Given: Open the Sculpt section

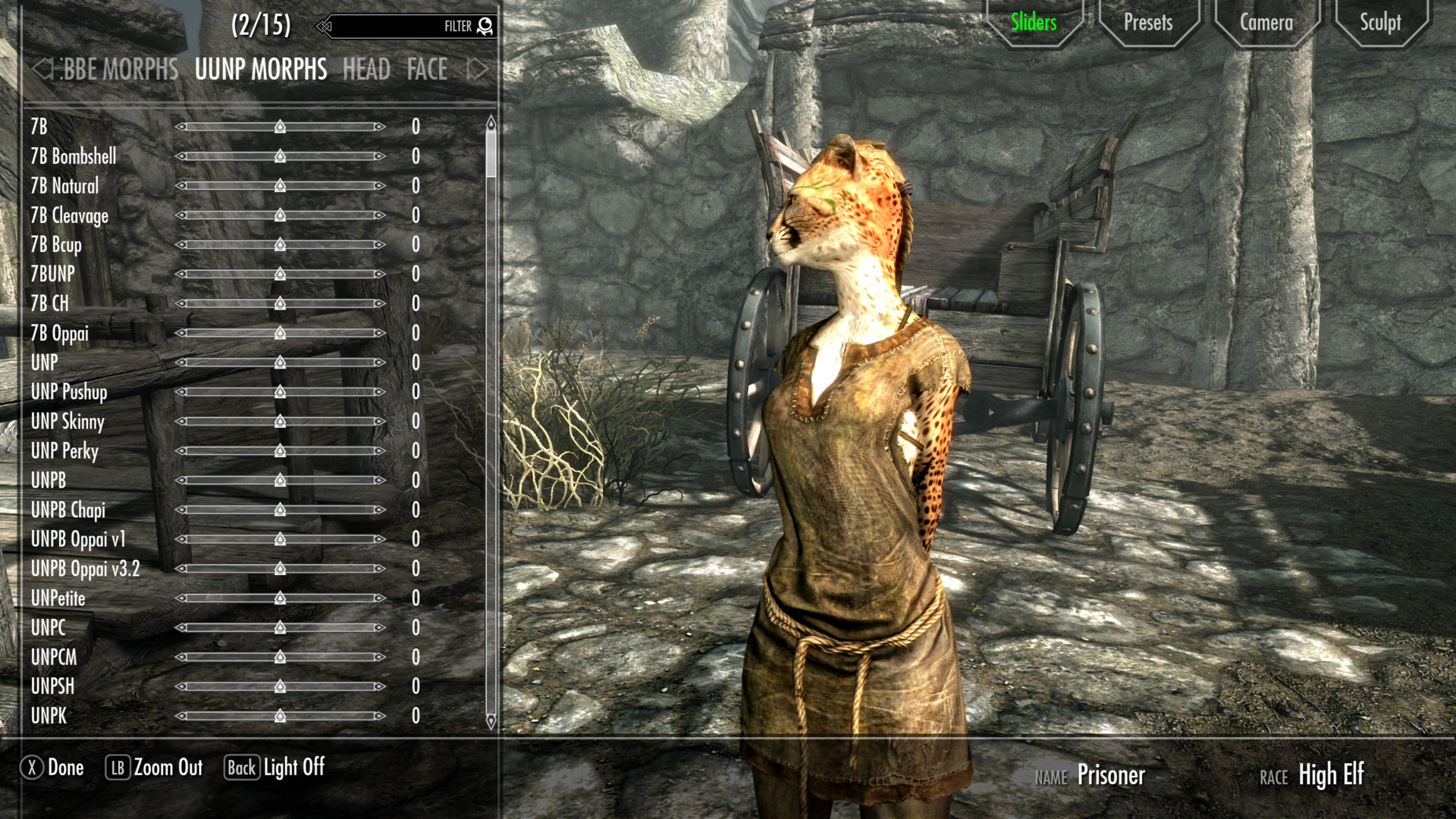Looking at the screenshot, I should tap(1380, 23).
